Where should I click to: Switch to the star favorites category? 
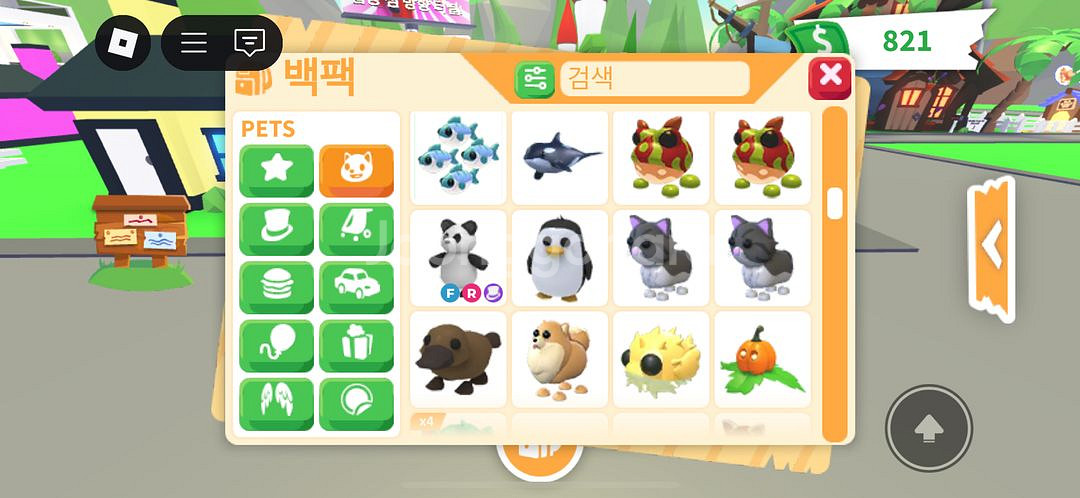(276, 170)
